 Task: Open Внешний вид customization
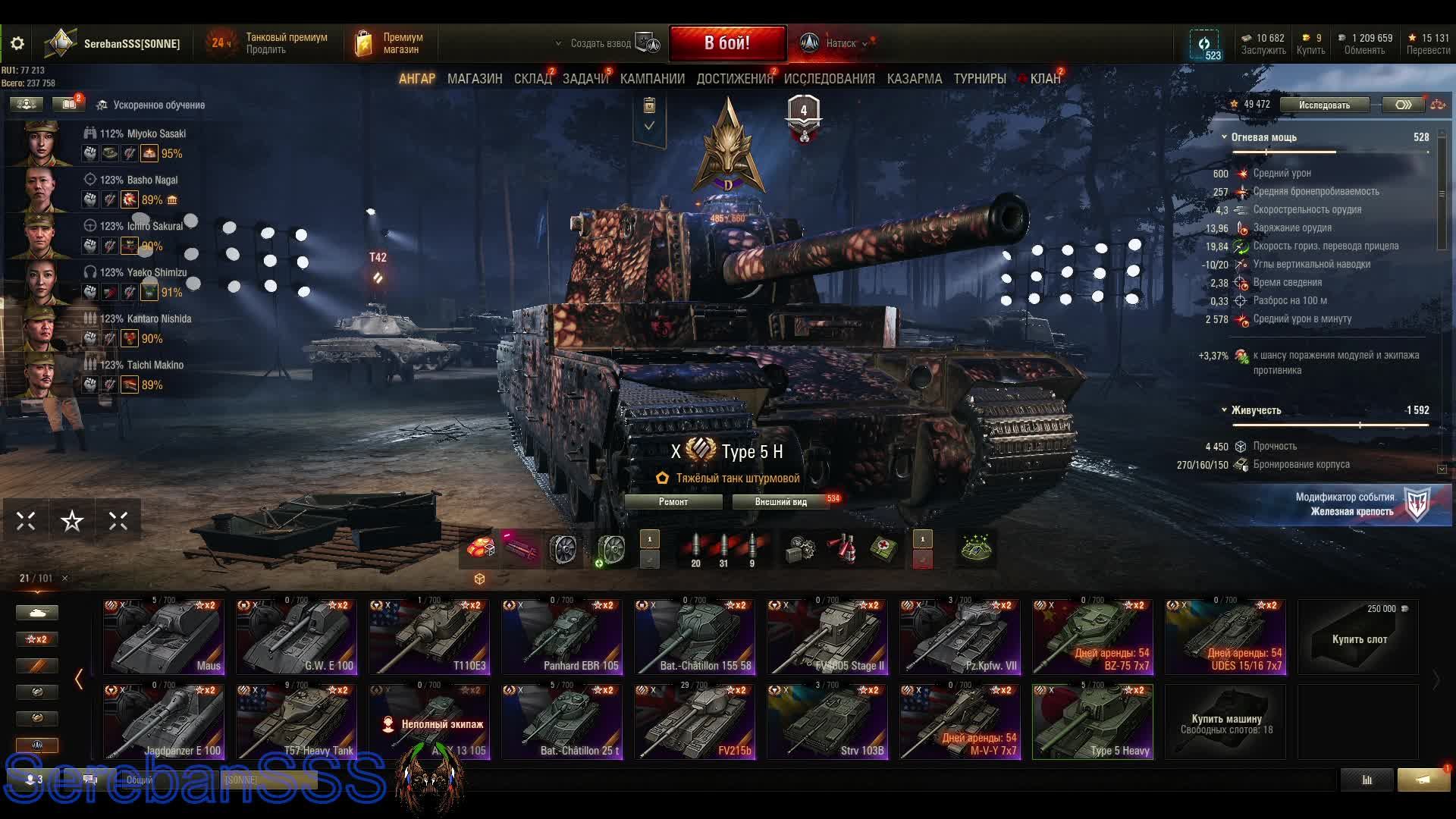781,502
